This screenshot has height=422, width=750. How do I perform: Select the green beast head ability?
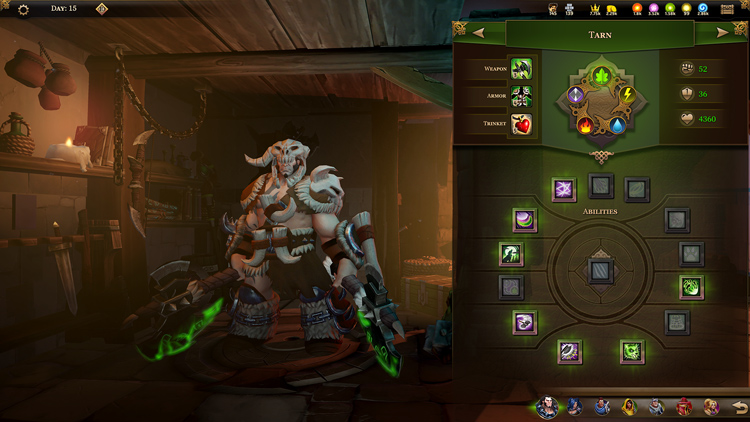pos(631,351)
